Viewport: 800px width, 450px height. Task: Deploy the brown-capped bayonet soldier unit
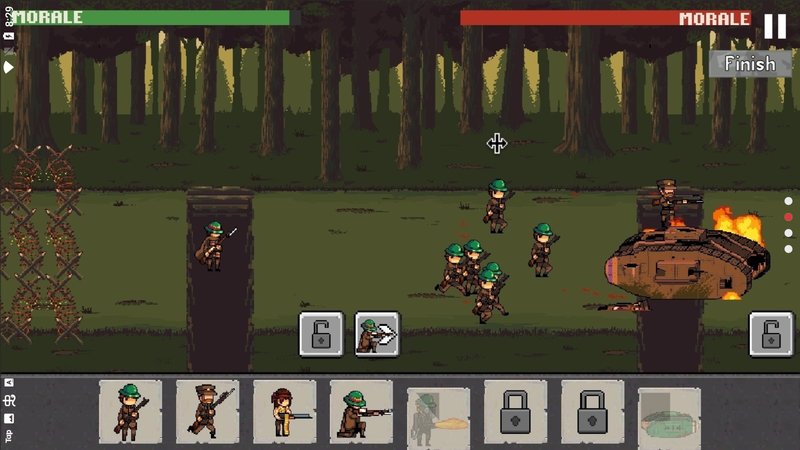(207, 411)
